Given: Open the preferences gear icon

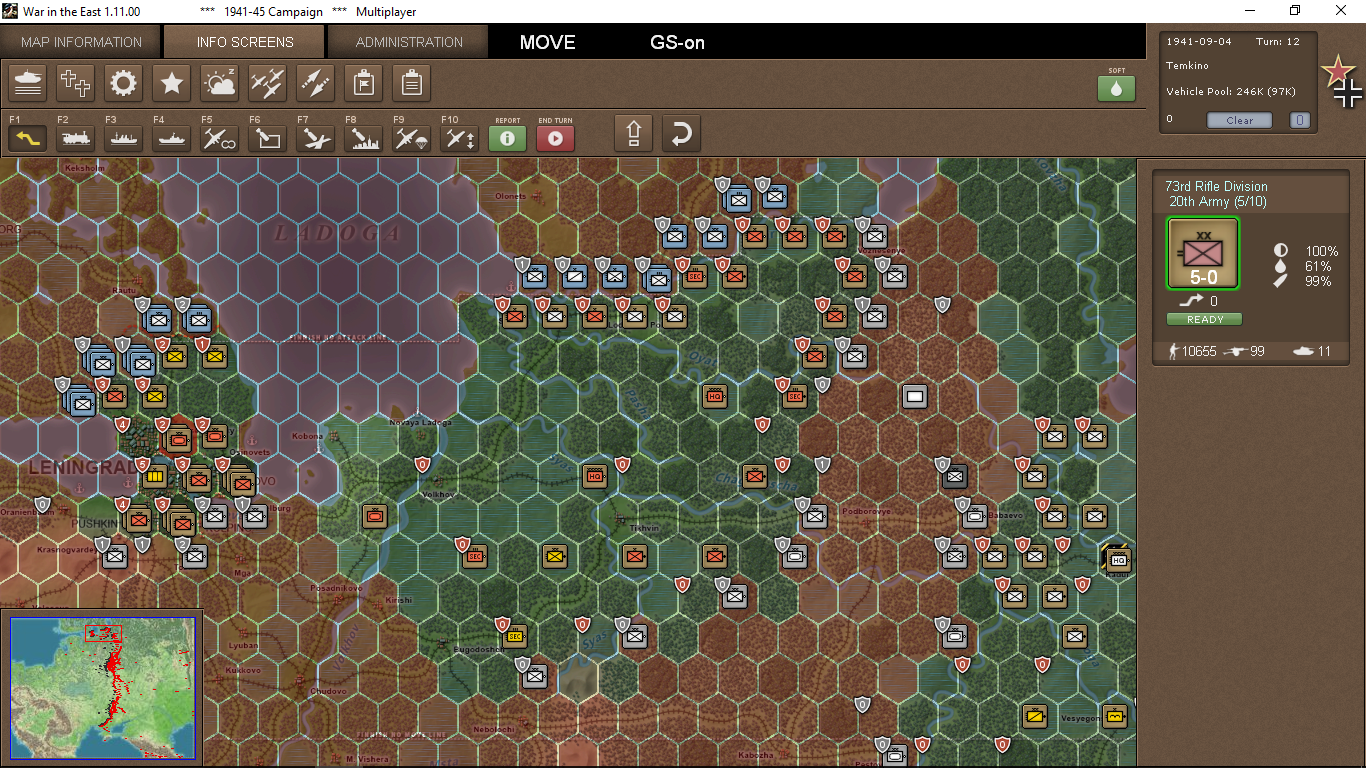Looking at the screenshot, I should [123, 83].
